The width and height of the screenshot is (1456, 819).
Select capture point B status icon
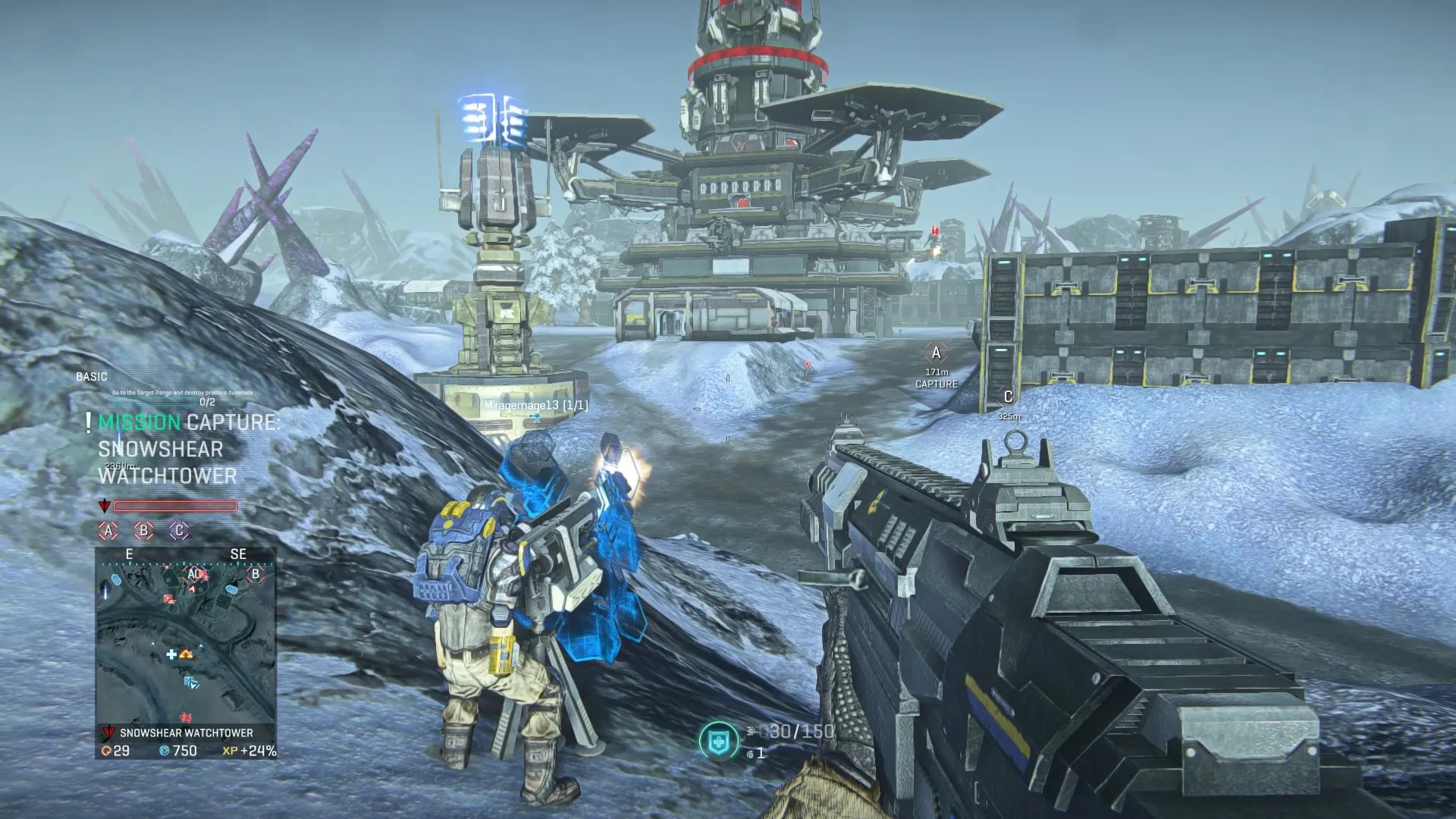[143, 531]
